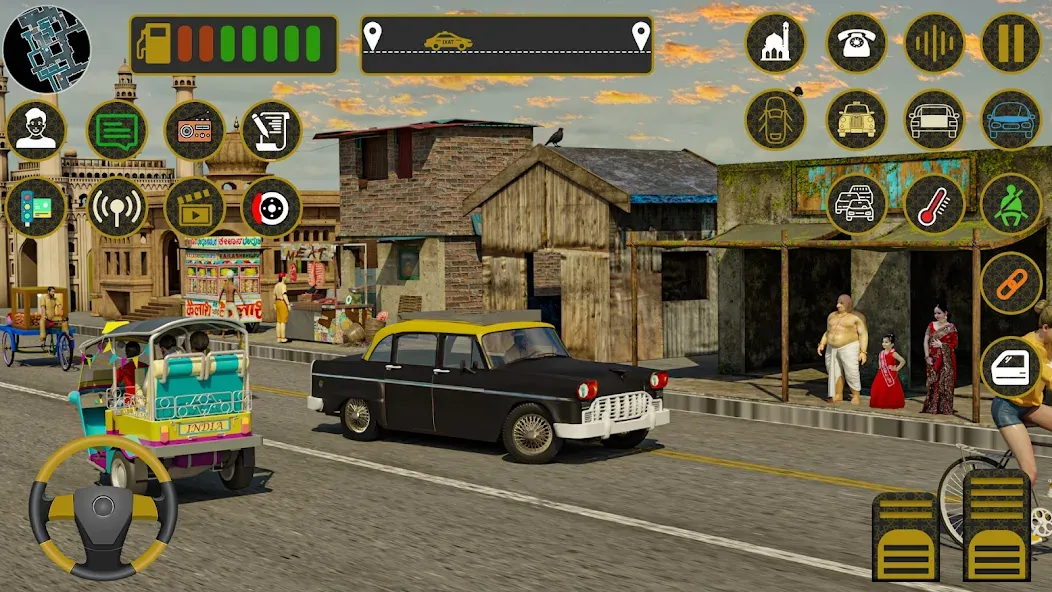
Task: Open the circular minimap
Action: pos(46,47)
